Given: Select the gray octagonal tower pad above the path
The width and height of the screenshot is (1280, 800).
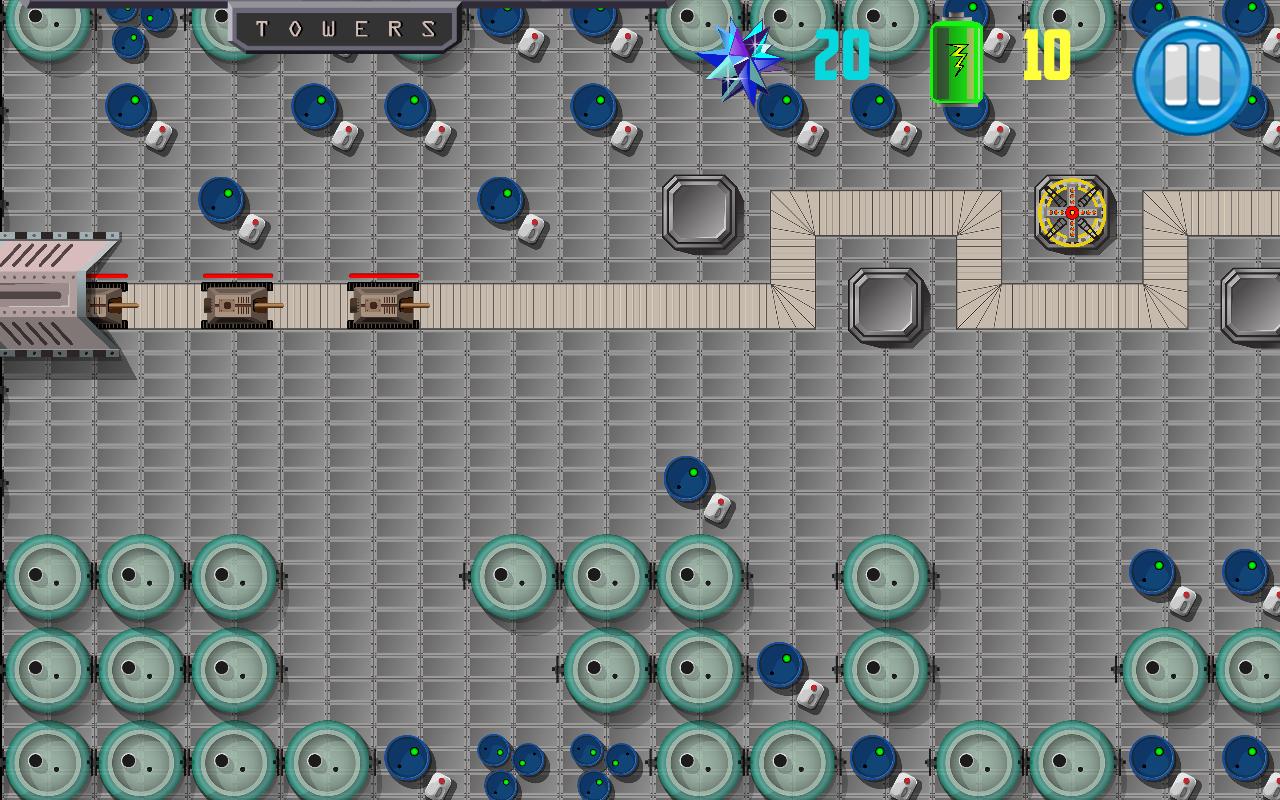Looking at the screenshot, I should pyautogui.click(x=698, y=215).
